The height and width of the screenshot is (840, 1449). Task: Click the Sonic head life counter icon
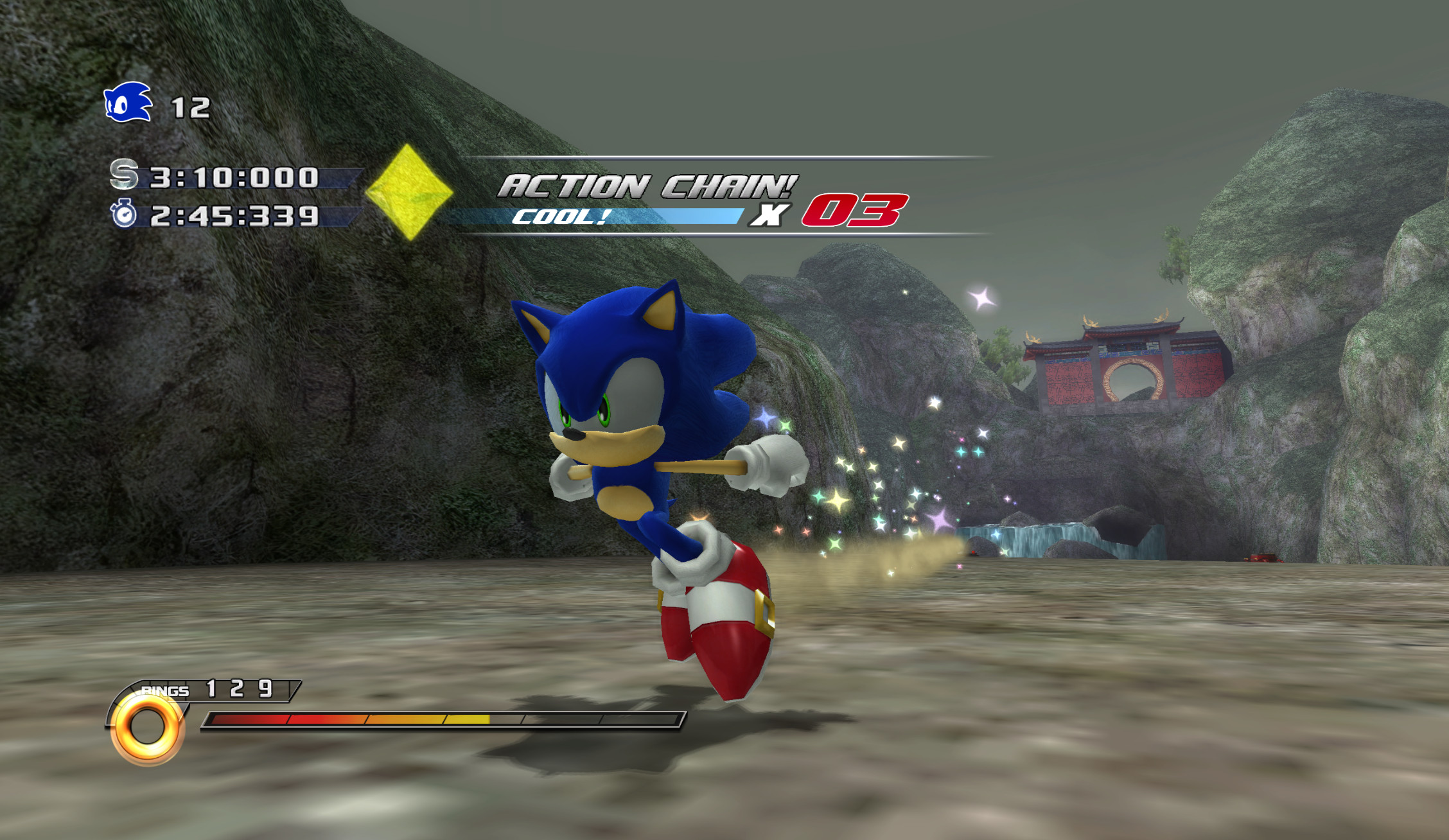[126, 103]
